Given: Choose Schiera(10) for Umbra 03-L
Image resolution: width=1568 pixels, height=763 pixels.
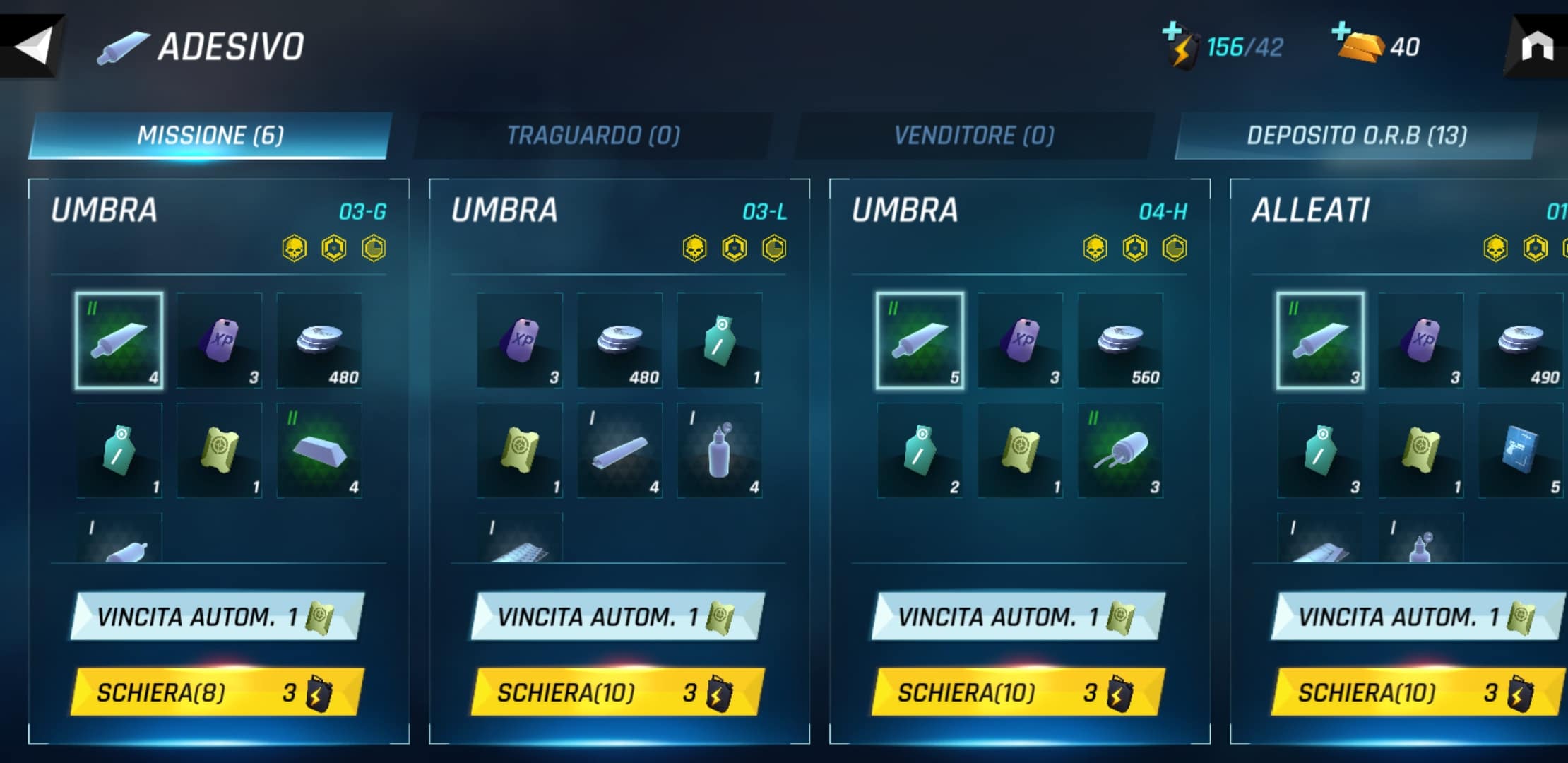Looking at the screenshot, I should tap(617, 692).
